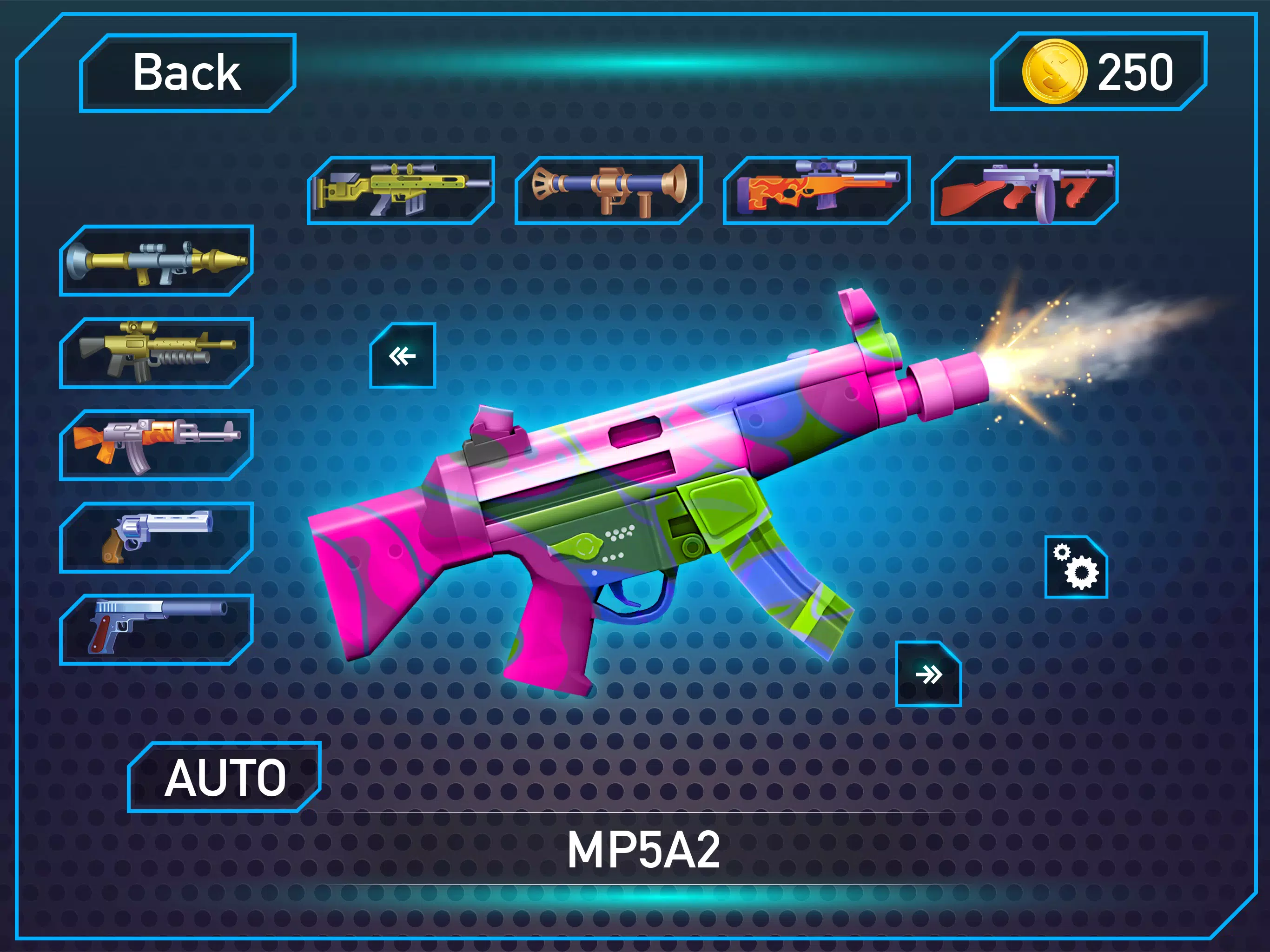
Task: Select the gold assault rifle with grenade launcher
Action: [x=156, y=352]
